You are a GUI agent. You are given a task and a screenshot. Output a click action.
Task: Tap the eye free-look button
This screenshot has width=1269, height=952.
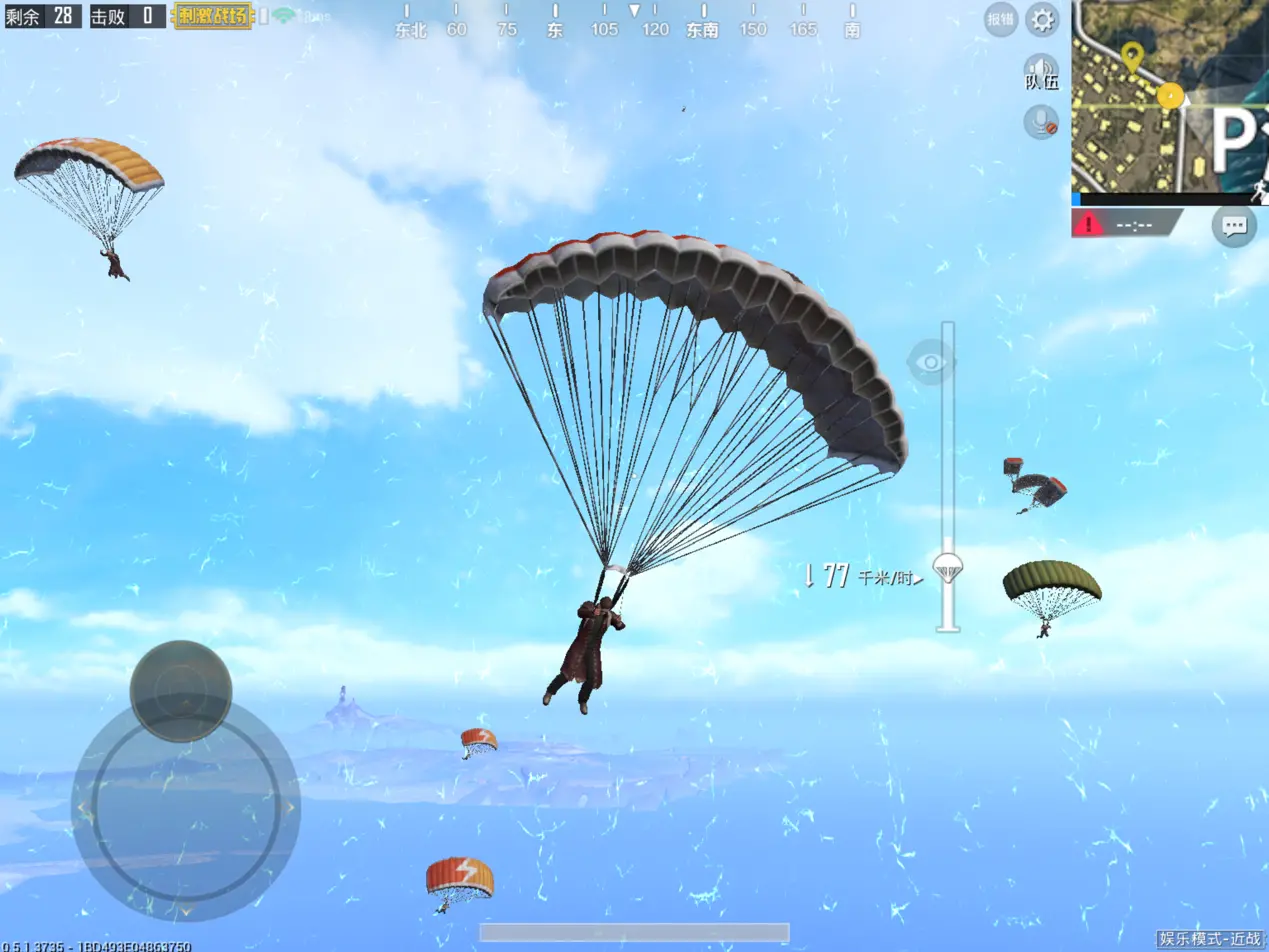pos(930,362)
